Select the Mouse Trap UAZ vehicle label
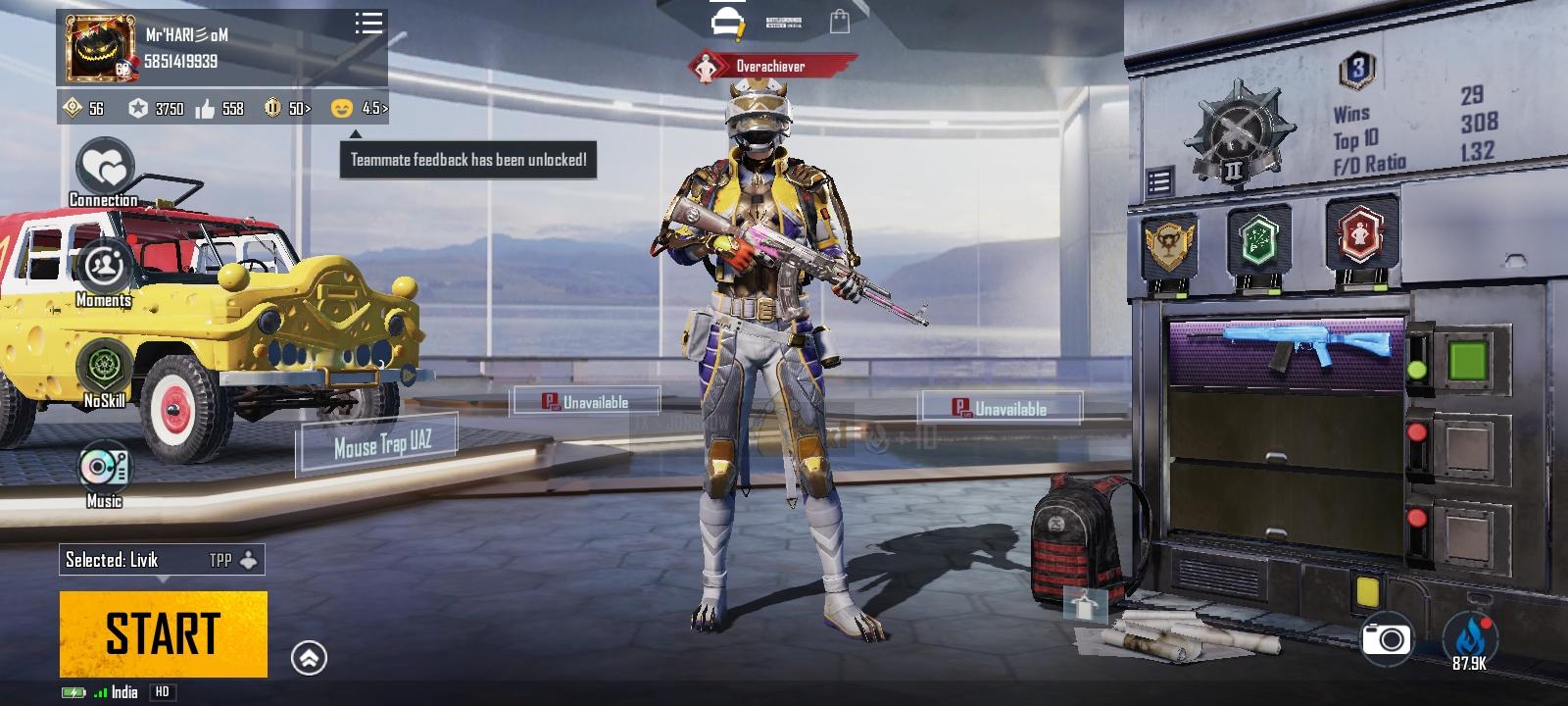Screen dimensions: 1568x706 pyautogui.click(x=382, y=445)
